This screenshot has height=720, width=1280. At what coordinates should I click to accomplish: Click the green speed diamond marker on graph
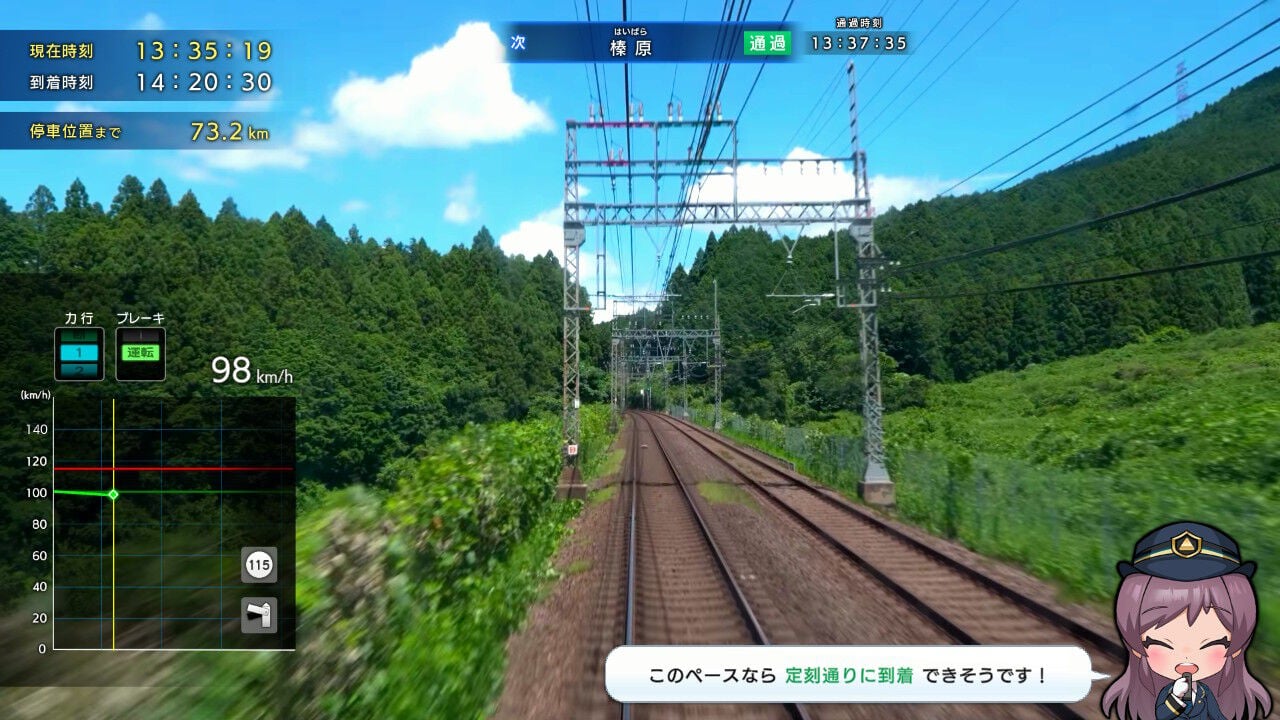pos(113,495)
